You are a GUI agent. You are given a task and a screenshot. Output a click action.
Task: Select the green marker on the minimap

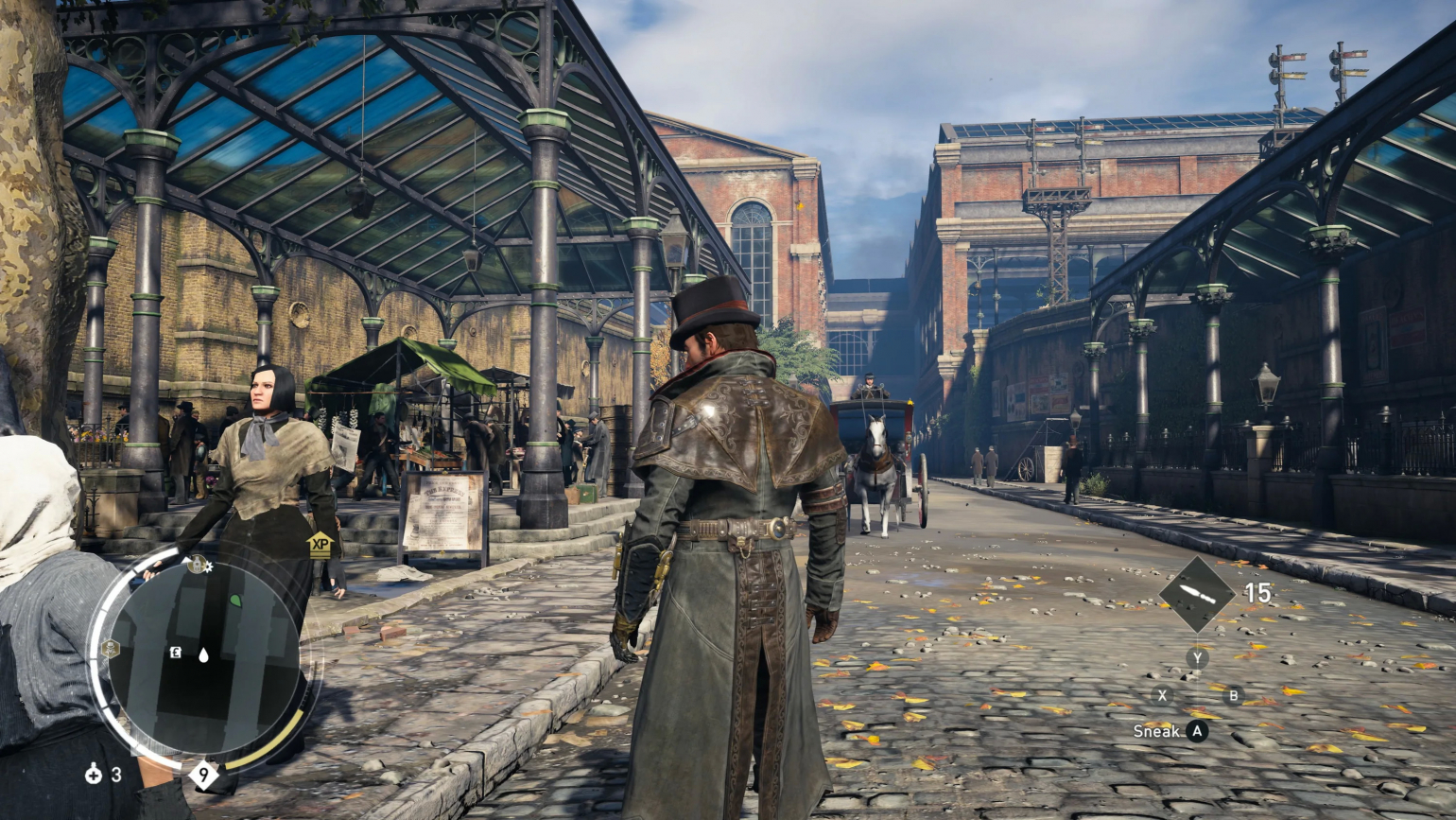(234, 600)
